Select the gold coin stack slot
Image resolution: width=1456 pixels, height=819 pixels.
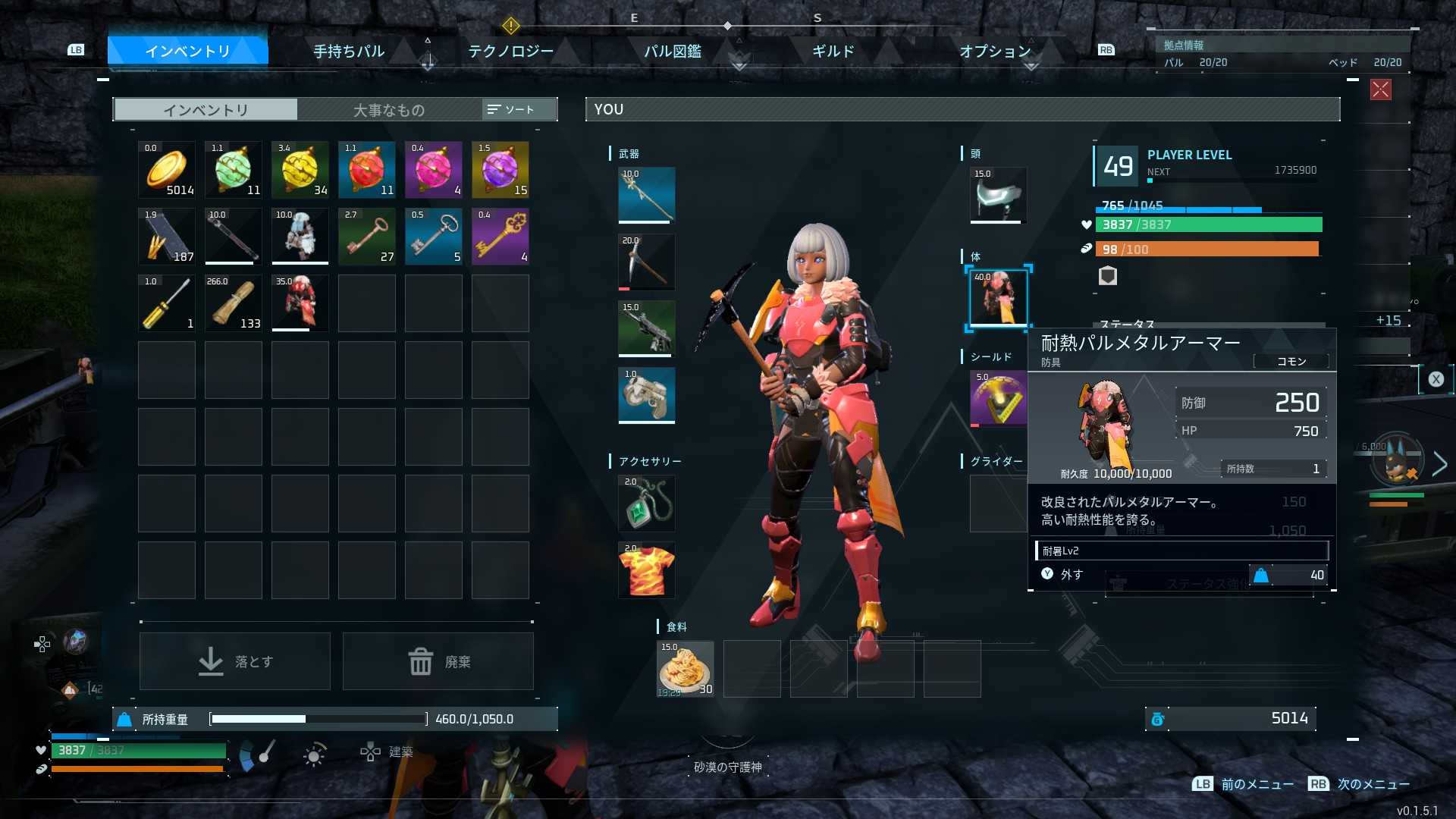167,169
